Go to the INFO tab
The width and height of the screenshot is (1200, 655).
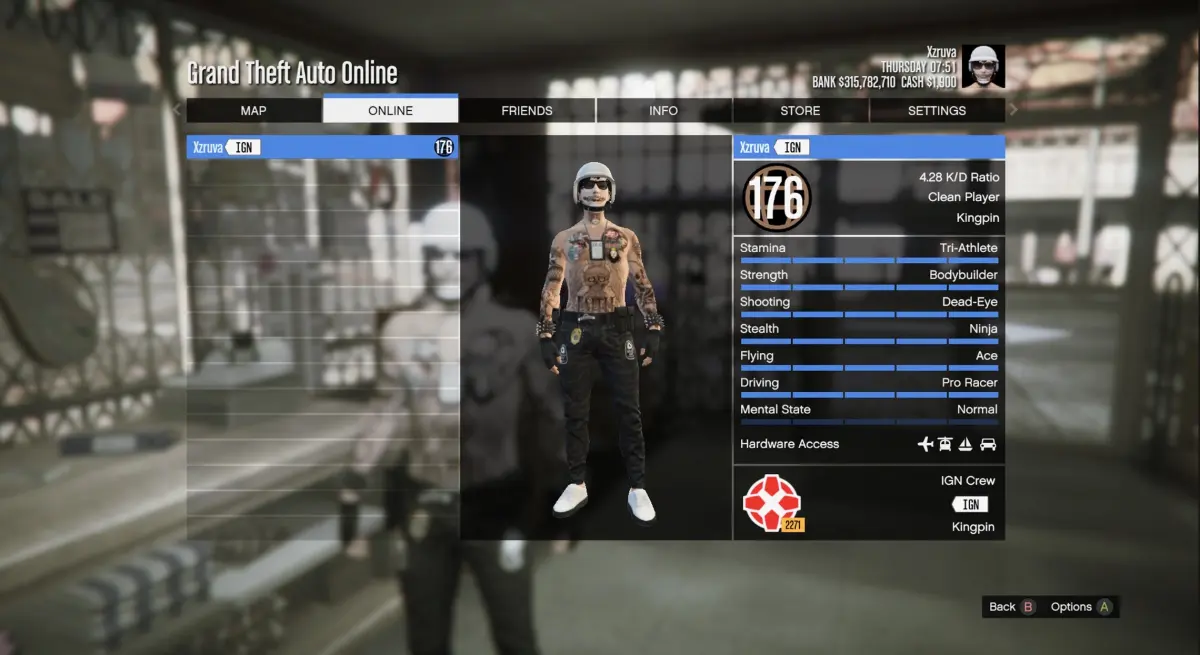click(663, 111)
